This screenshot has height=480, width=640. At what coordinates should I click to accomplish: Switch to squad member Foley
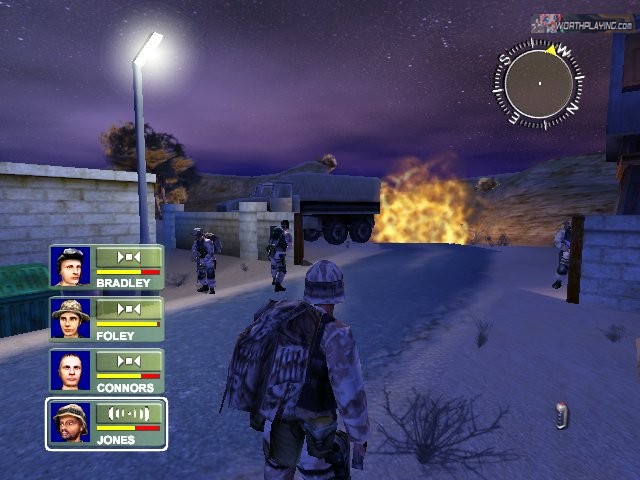tap(107, 320)
